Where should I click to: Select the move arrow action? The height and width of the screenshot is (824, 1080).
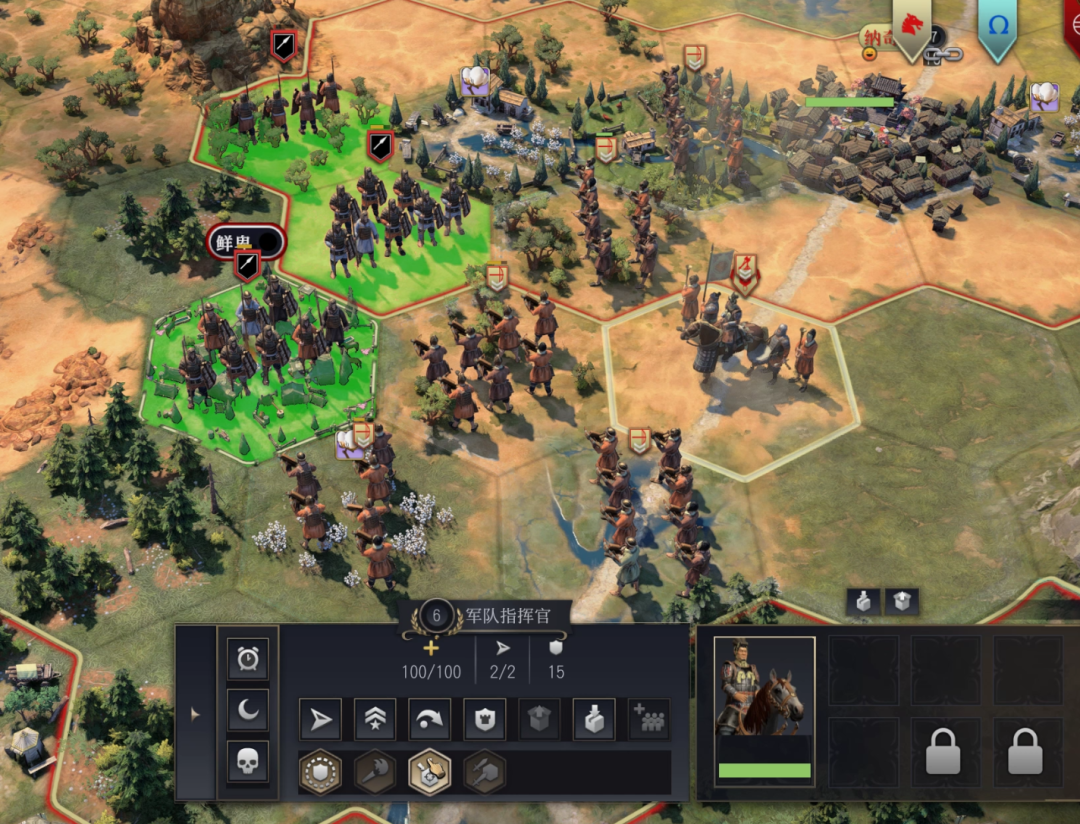click(x=320, y=720)
